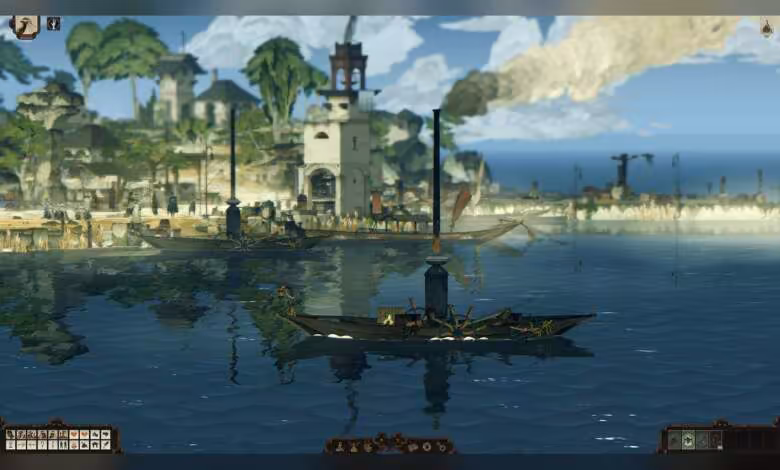Choose the first icon in the bottom-center toolbar
Image resolution: width=780 pixels, height=470 pixels.
(x=340, y=447)
